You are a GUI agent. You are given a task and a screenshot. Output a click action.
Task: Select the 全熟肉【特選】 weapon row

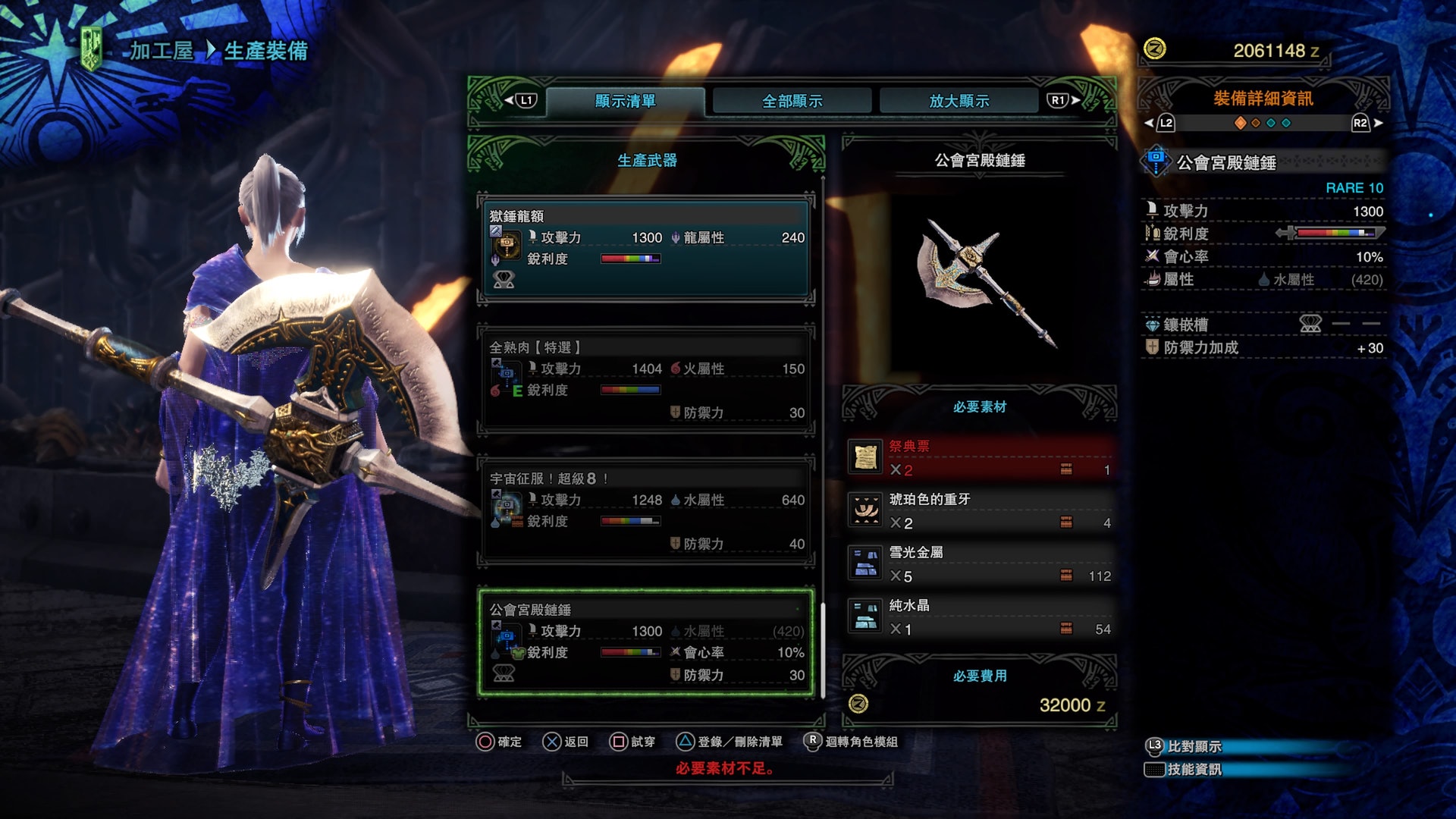point(646,380)
